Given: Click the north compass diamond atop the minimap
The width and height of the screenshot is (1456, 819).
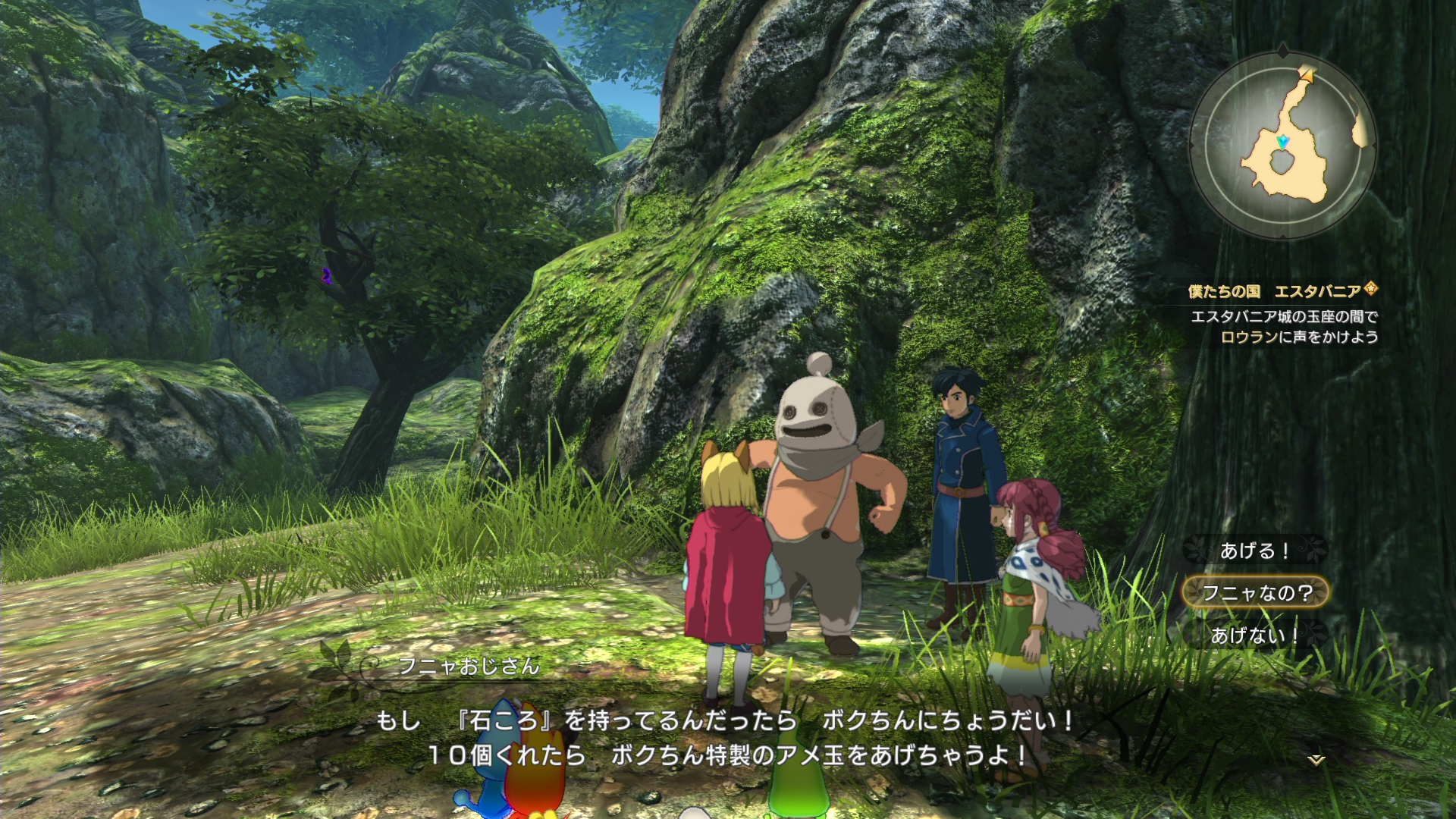Looking at the screenshot, I should [1283, 50].
